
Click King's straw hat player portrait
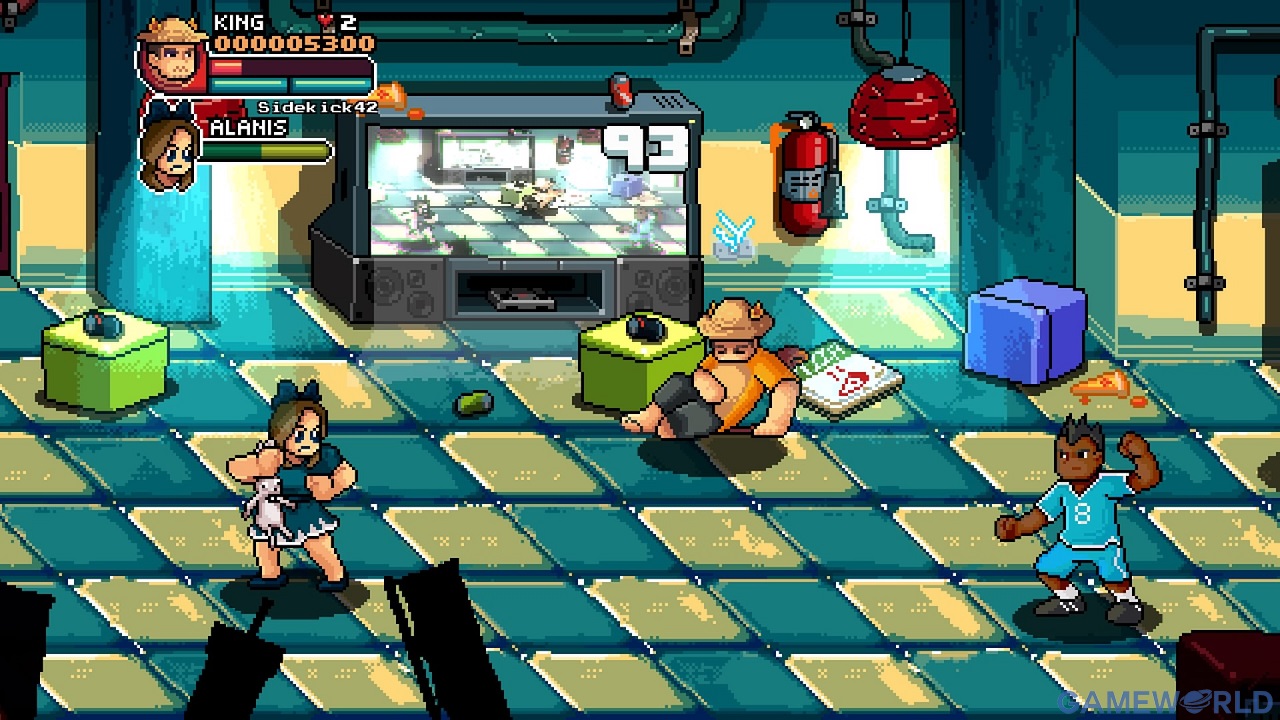point(171,54)
